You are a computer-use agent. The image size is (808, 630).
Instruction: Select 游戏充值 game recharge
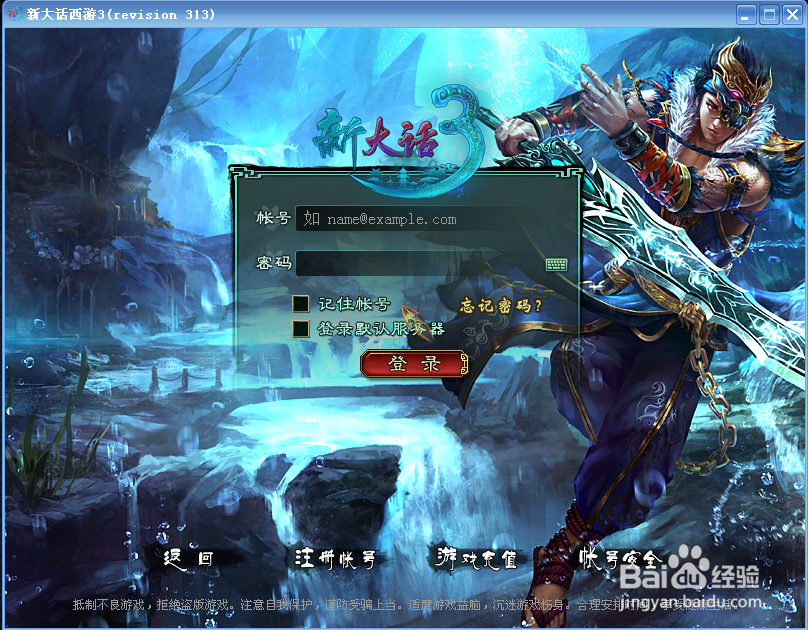pos(478,558)
